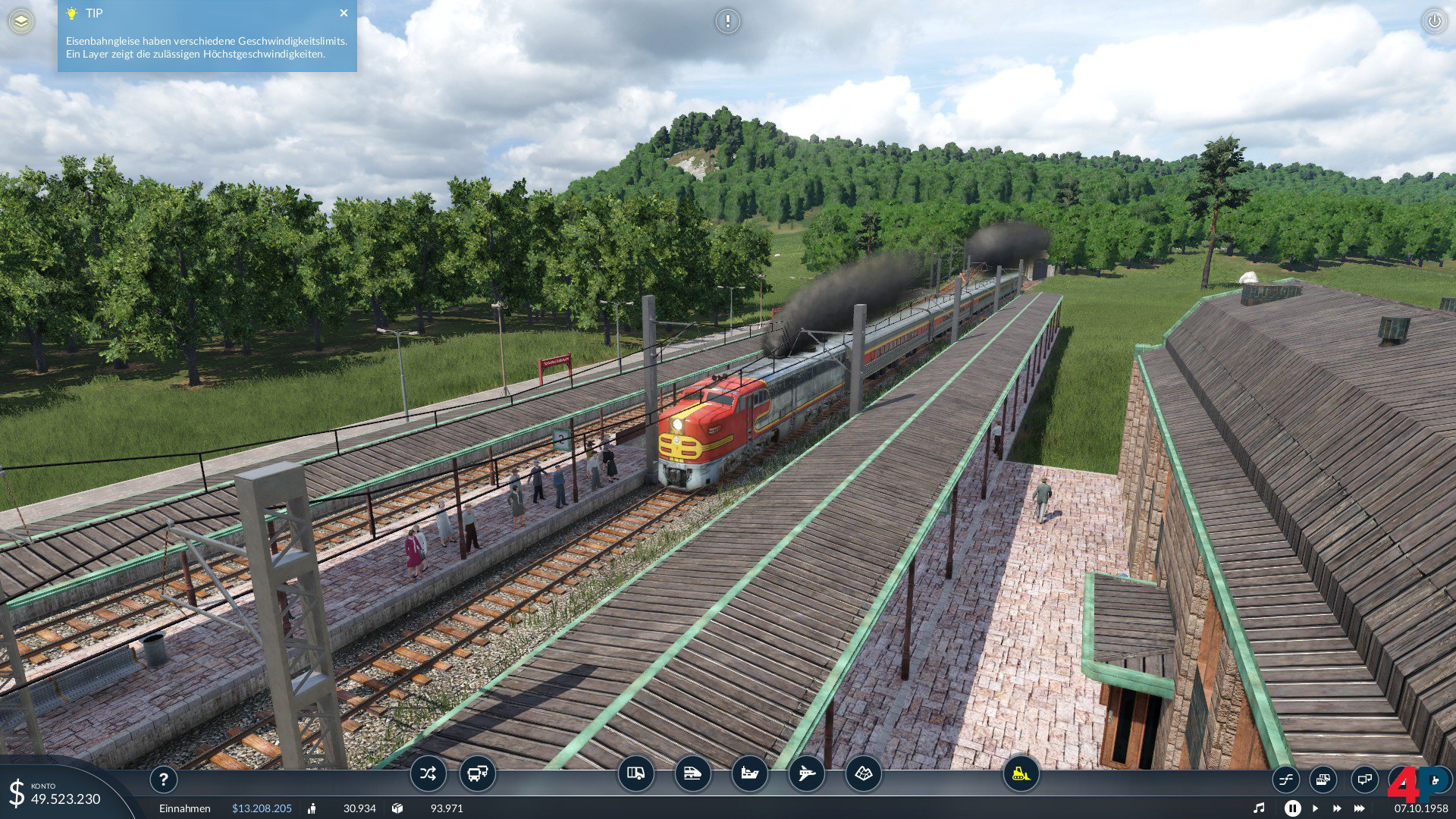Image resolution: width=1456 pixels, height=819 pixels.
Task: Click the exclamation mark alert icon
Action: click(x=727, y=21)
